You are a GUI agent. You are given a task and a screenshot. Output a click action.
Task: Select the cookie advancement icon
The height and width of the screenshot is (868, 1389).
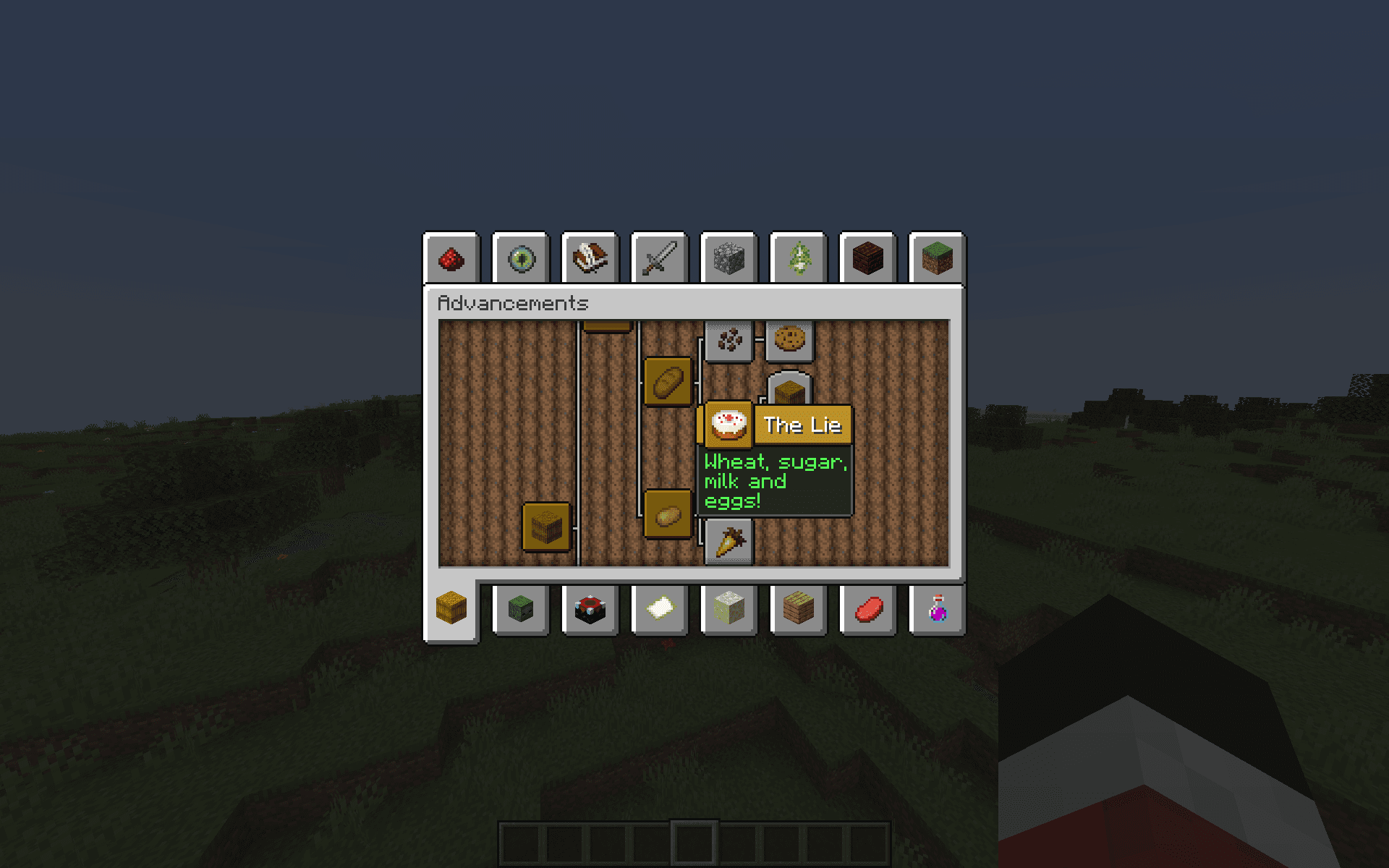point(789,339)
